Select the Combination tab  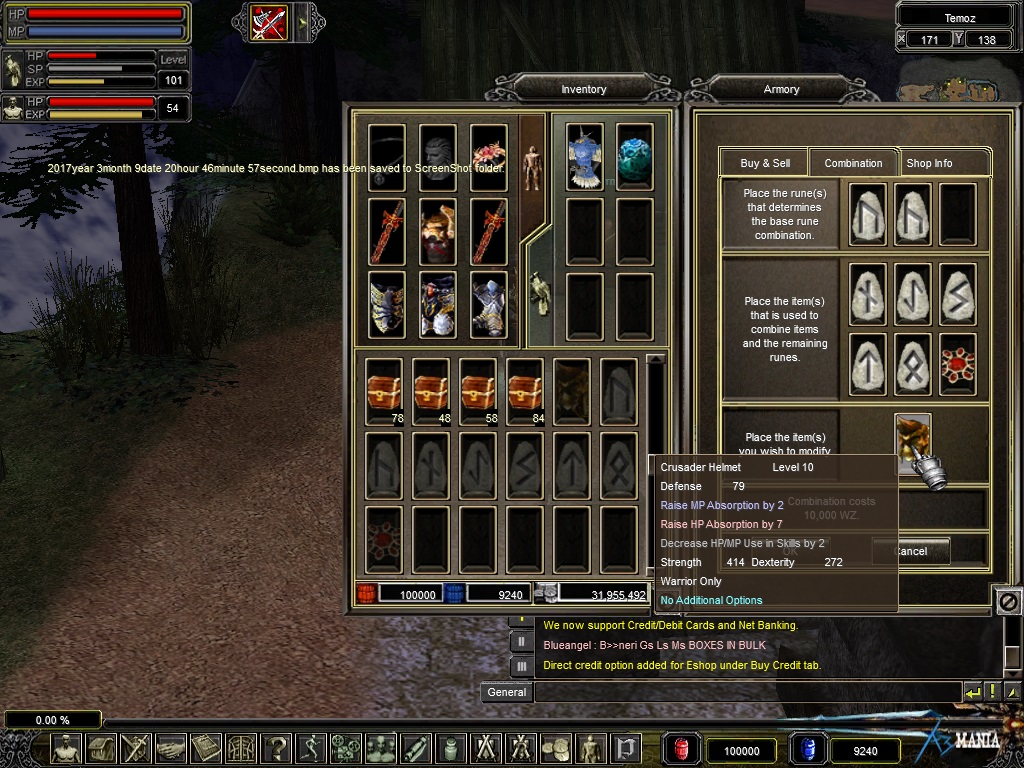tap(853, 163)
